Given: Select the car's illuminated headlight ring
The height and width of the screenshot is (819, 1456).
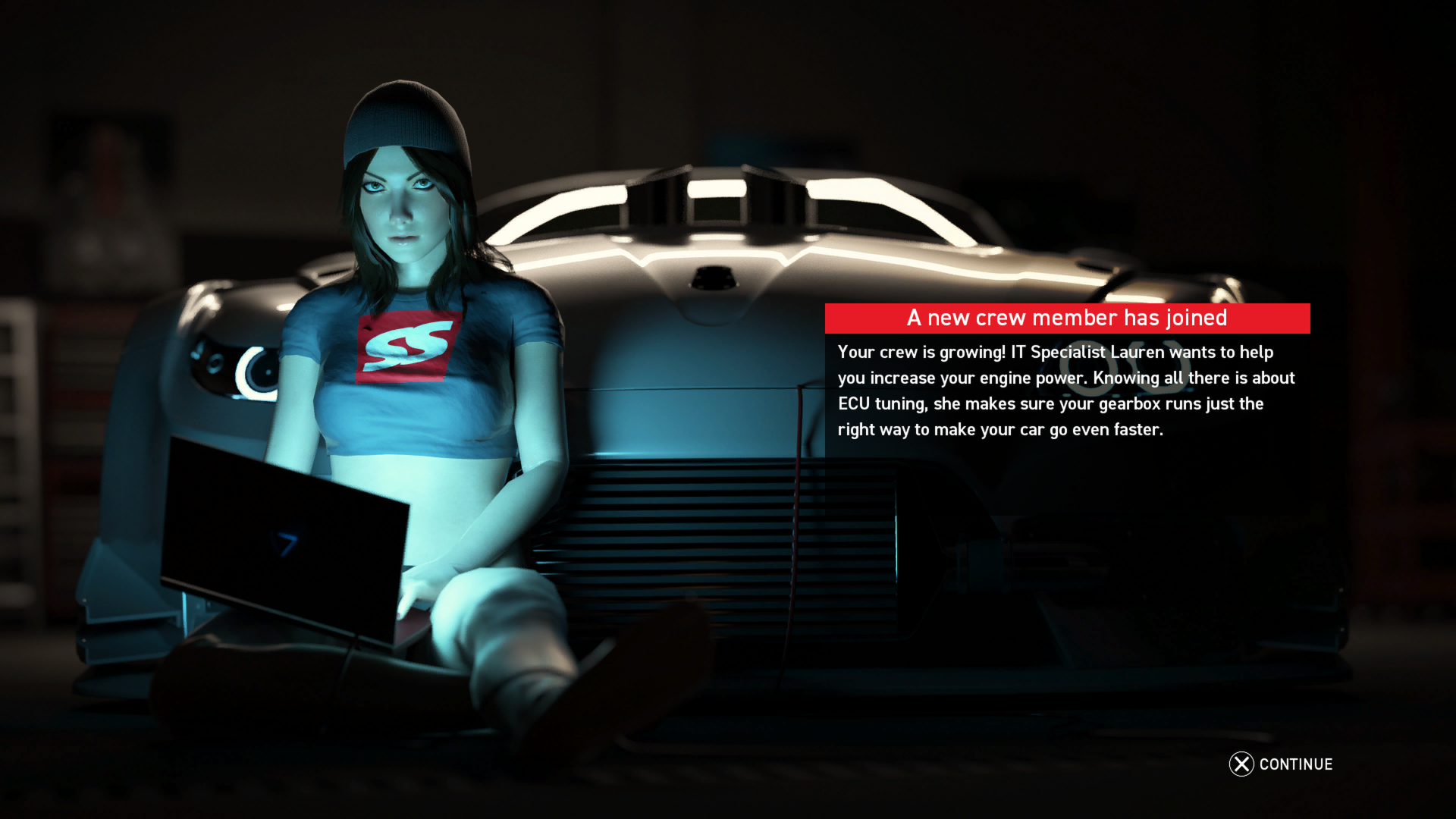Looking at the screenshot, I should click(x=259, y=372).
